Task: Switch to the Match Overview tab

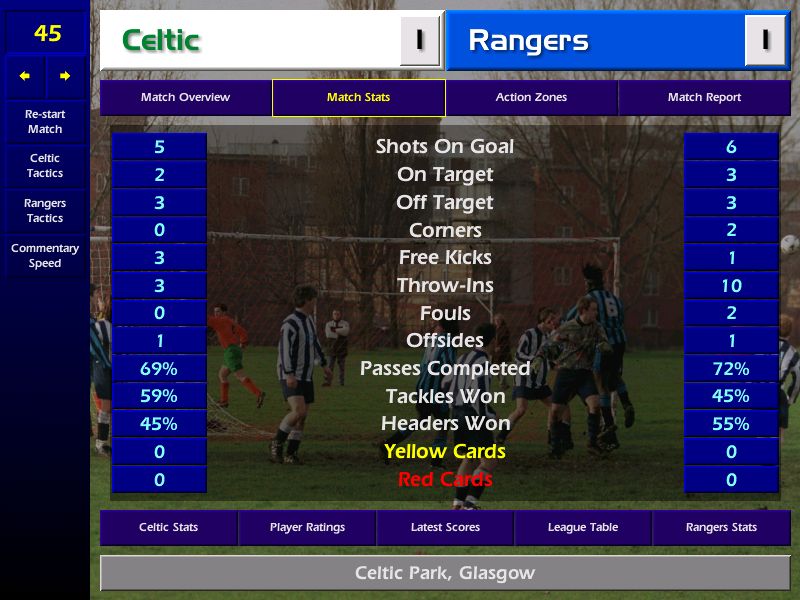Action: click(x=185, y=98)
